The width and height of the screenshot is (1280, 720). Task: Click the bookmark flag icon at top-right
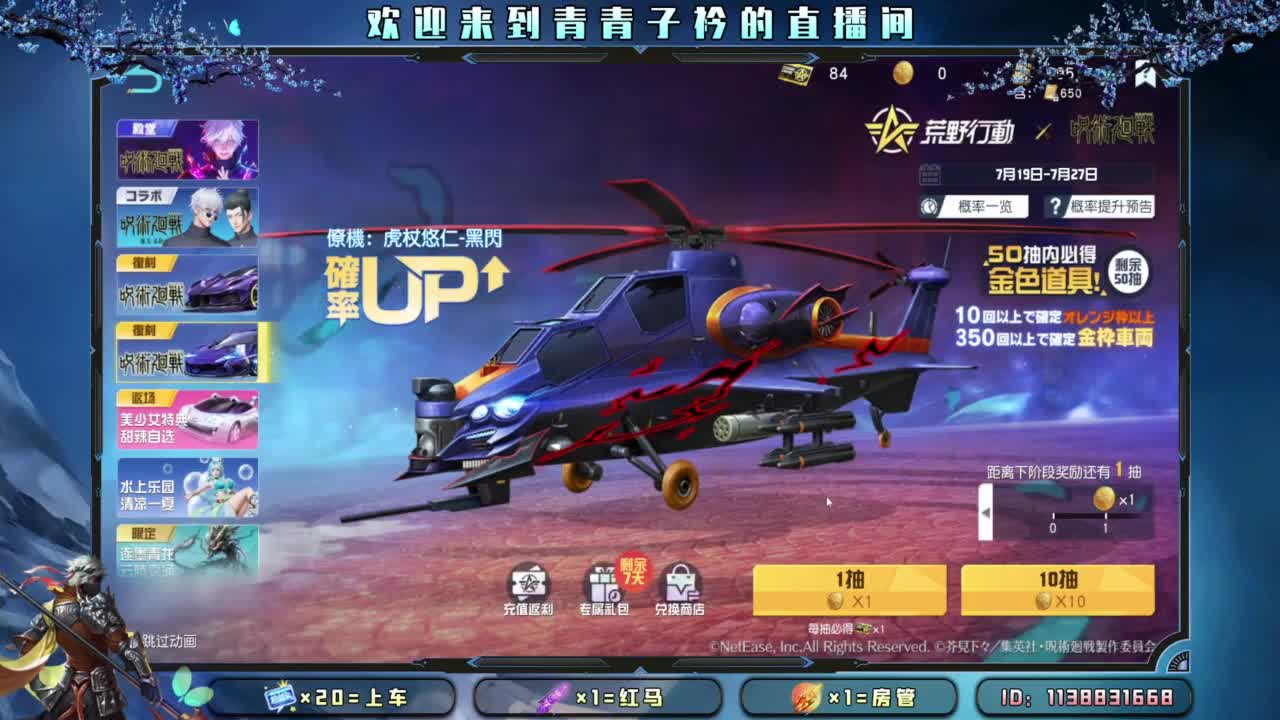tap(1146, 75)
